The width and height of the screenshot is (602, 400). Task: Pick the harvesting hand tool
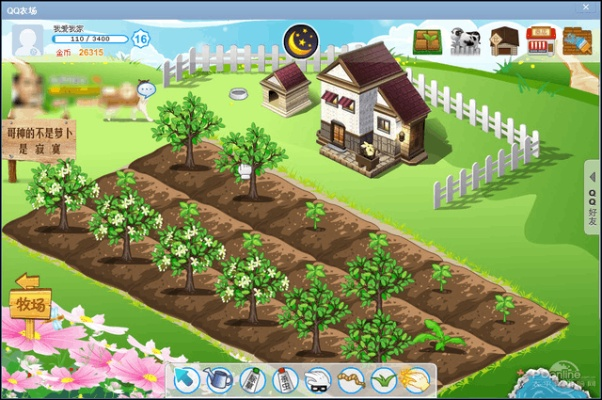414,379
